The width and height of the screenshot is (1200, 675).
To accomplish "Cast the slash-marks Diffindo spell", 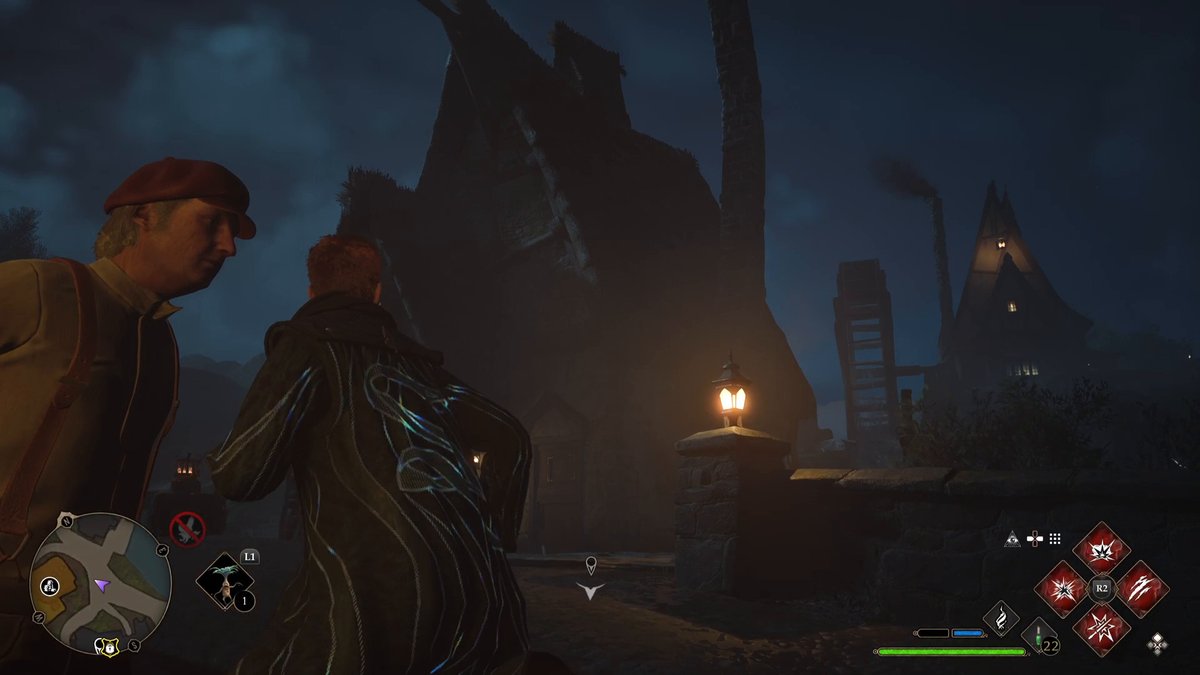I will [x=1141, y=588].
